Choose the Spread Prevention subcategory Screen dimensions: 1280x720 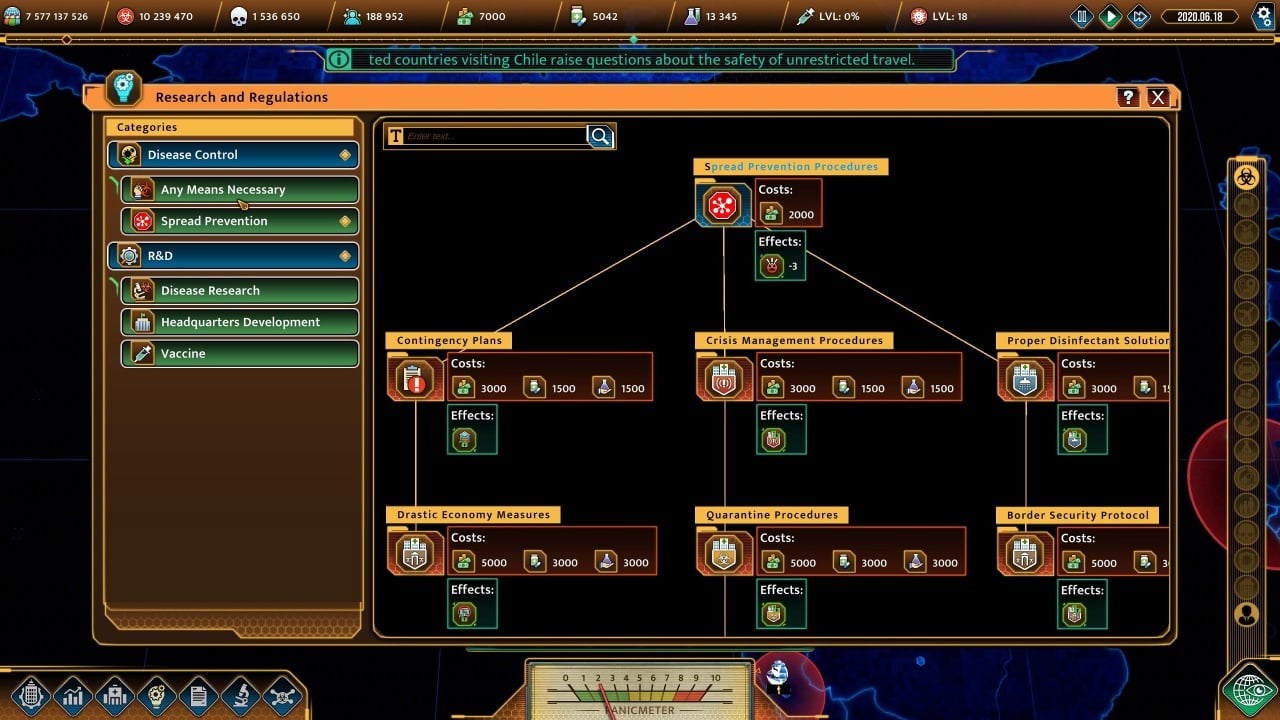point(239,221)
